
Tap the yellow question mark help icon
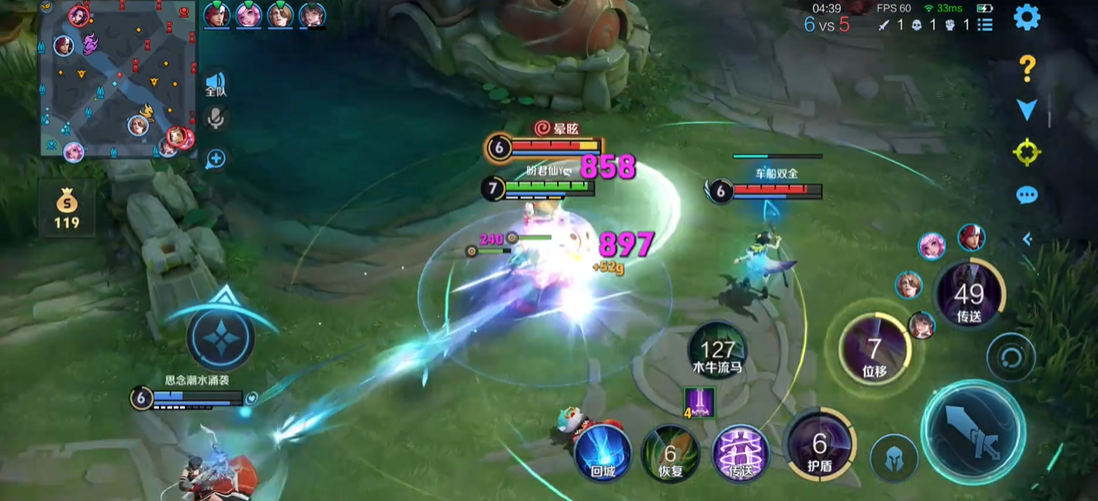1027,68
